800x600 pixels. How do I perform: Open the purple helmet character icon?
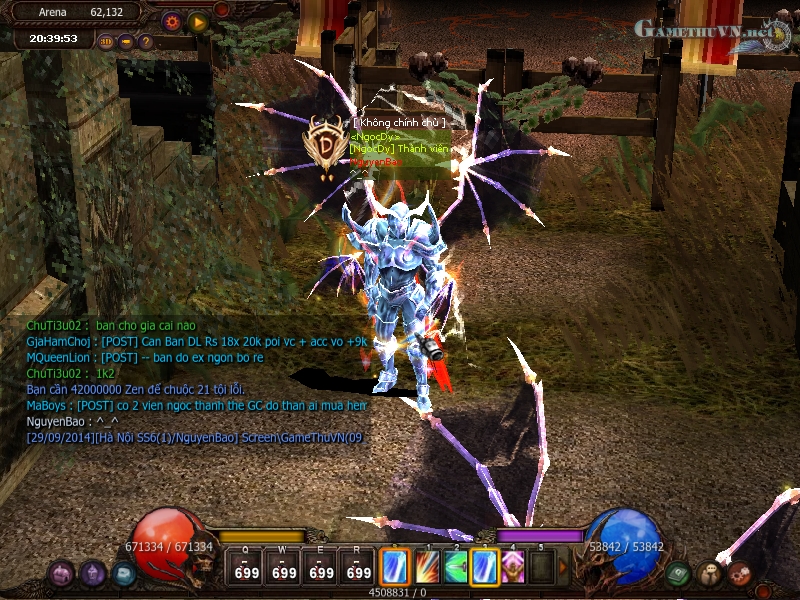pyautogui.click(x=93, y=574)
